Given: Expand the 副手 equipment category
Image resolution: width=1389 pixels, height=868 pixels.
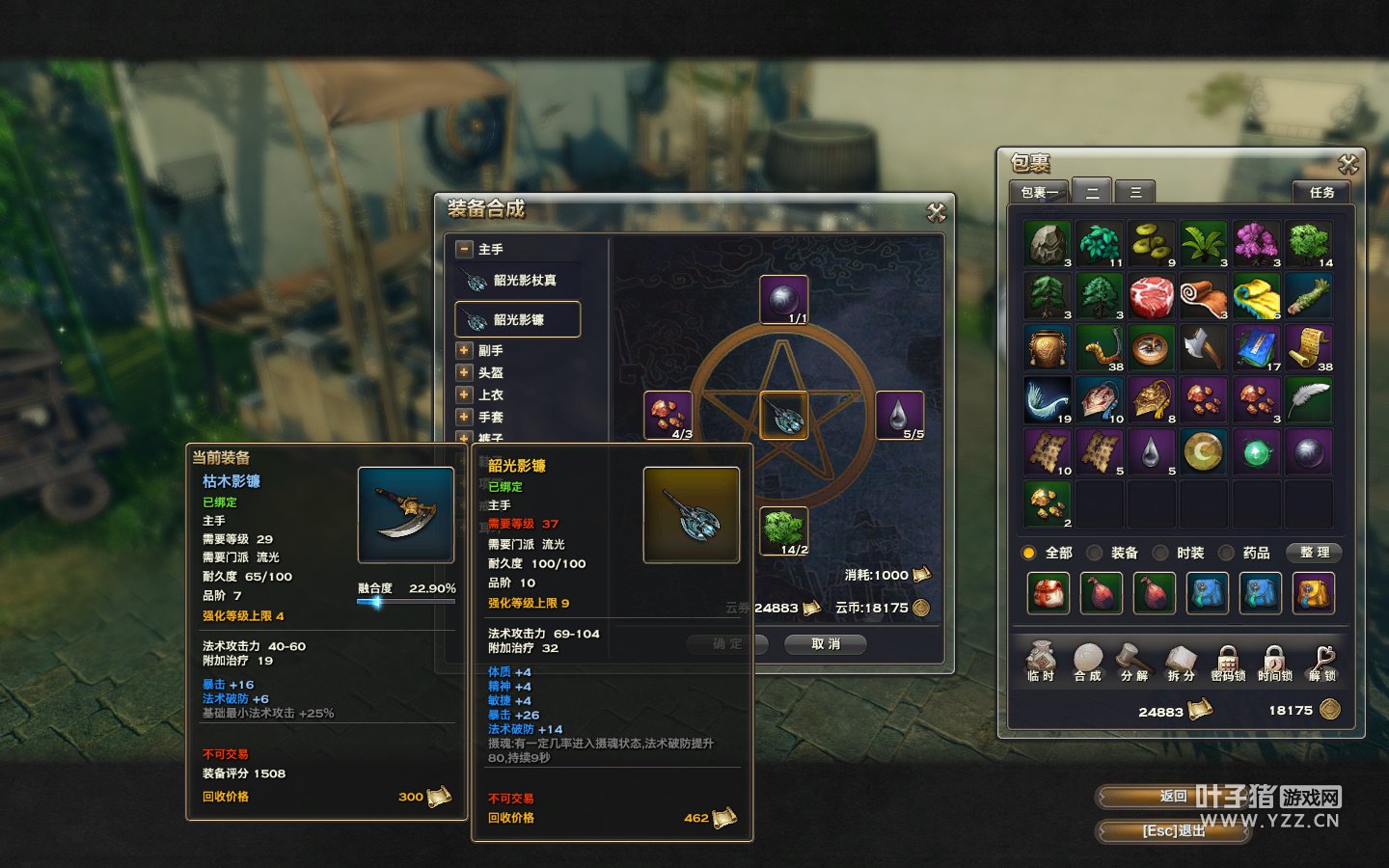Looking at the screenshot, I should pos(464,350).
